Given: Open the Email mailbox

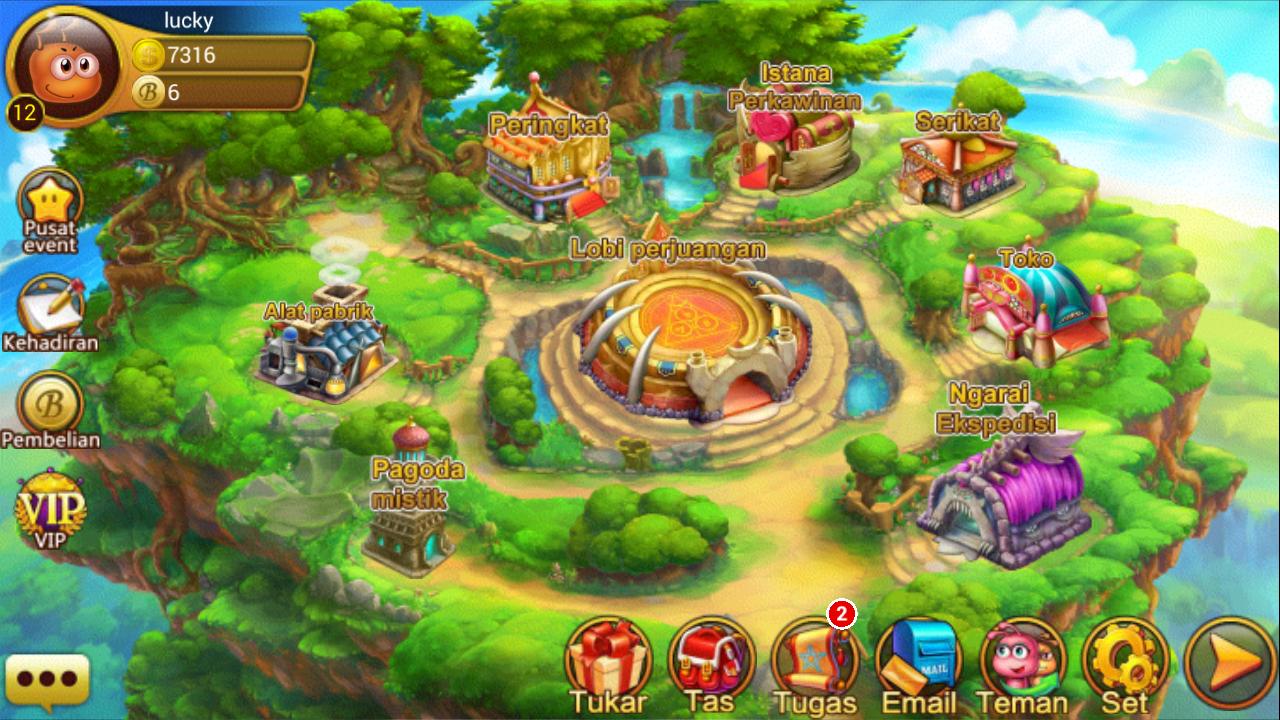Looking at the screenshot, I should [919, 657].
